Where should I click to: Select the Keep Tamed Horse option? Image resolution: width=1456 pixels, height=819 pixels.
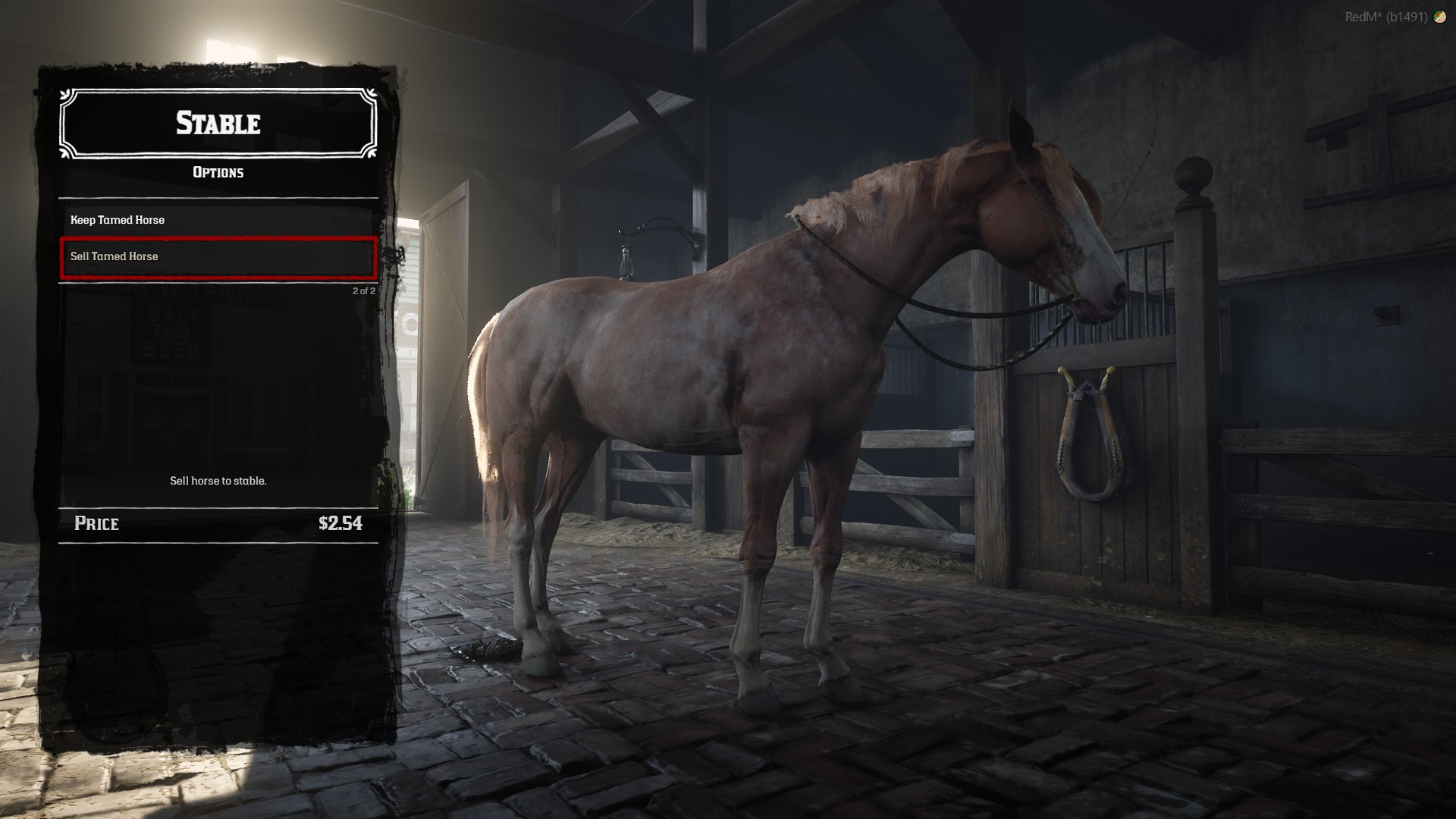[x=218, y=220]
